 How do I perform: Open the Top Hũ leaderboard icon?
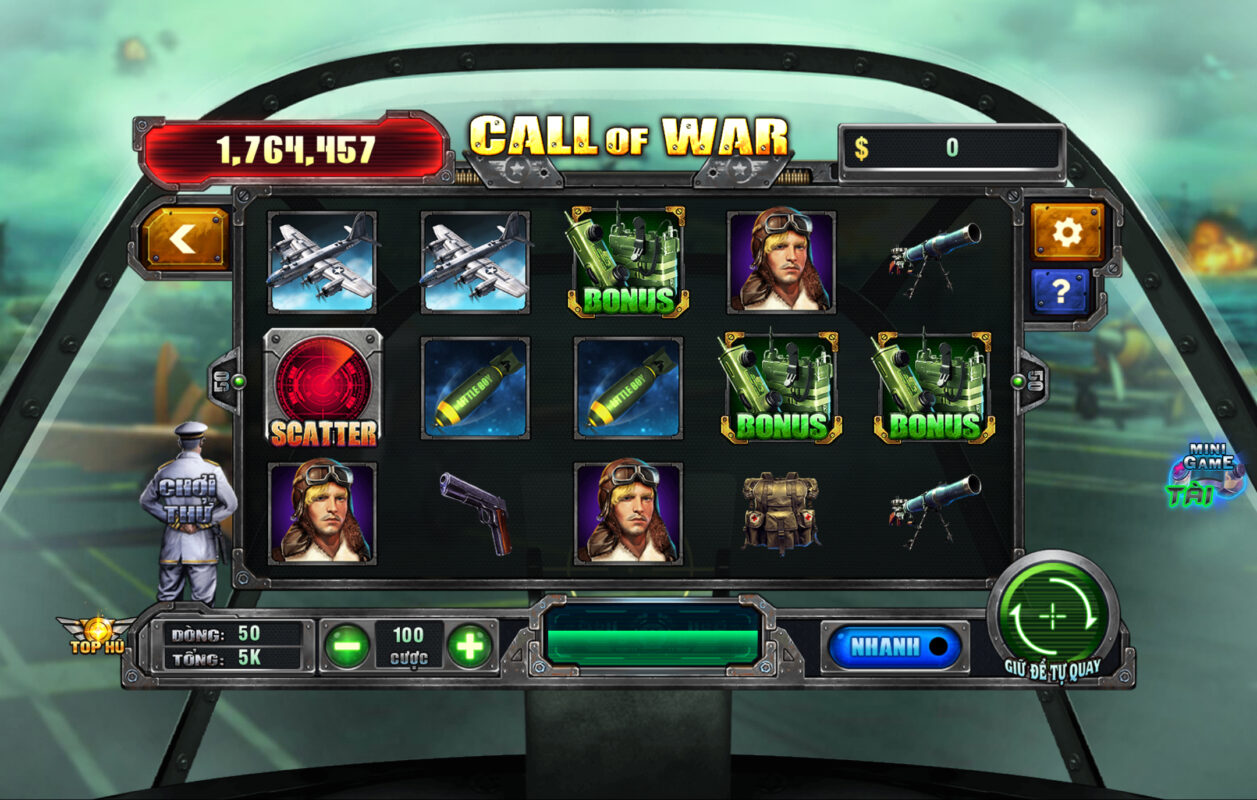point(97,634)
